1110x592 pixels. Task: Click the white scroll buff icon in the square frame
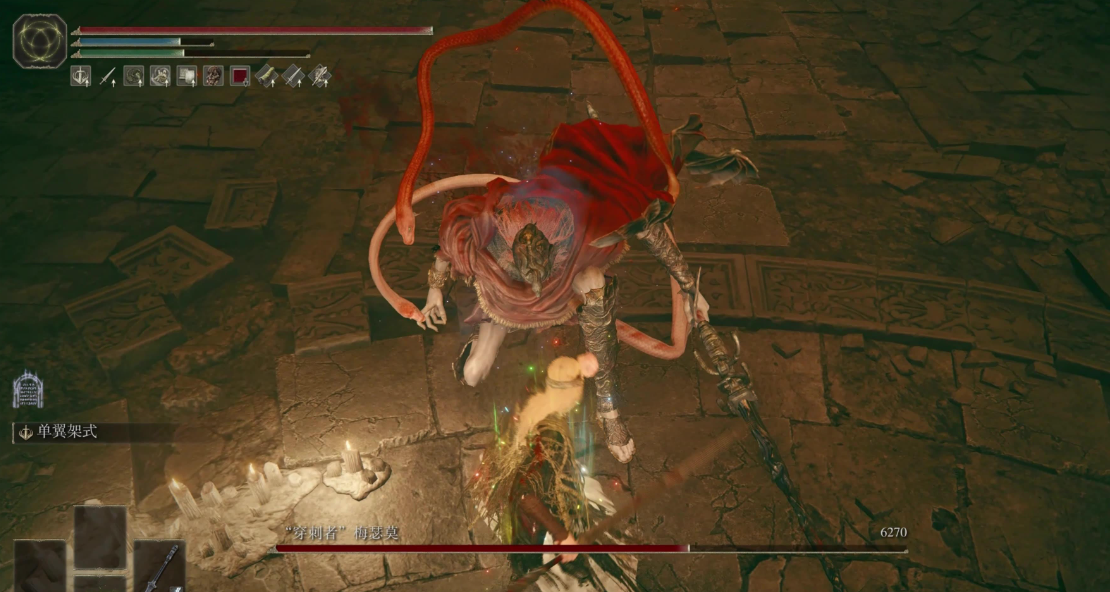(187, 75)
